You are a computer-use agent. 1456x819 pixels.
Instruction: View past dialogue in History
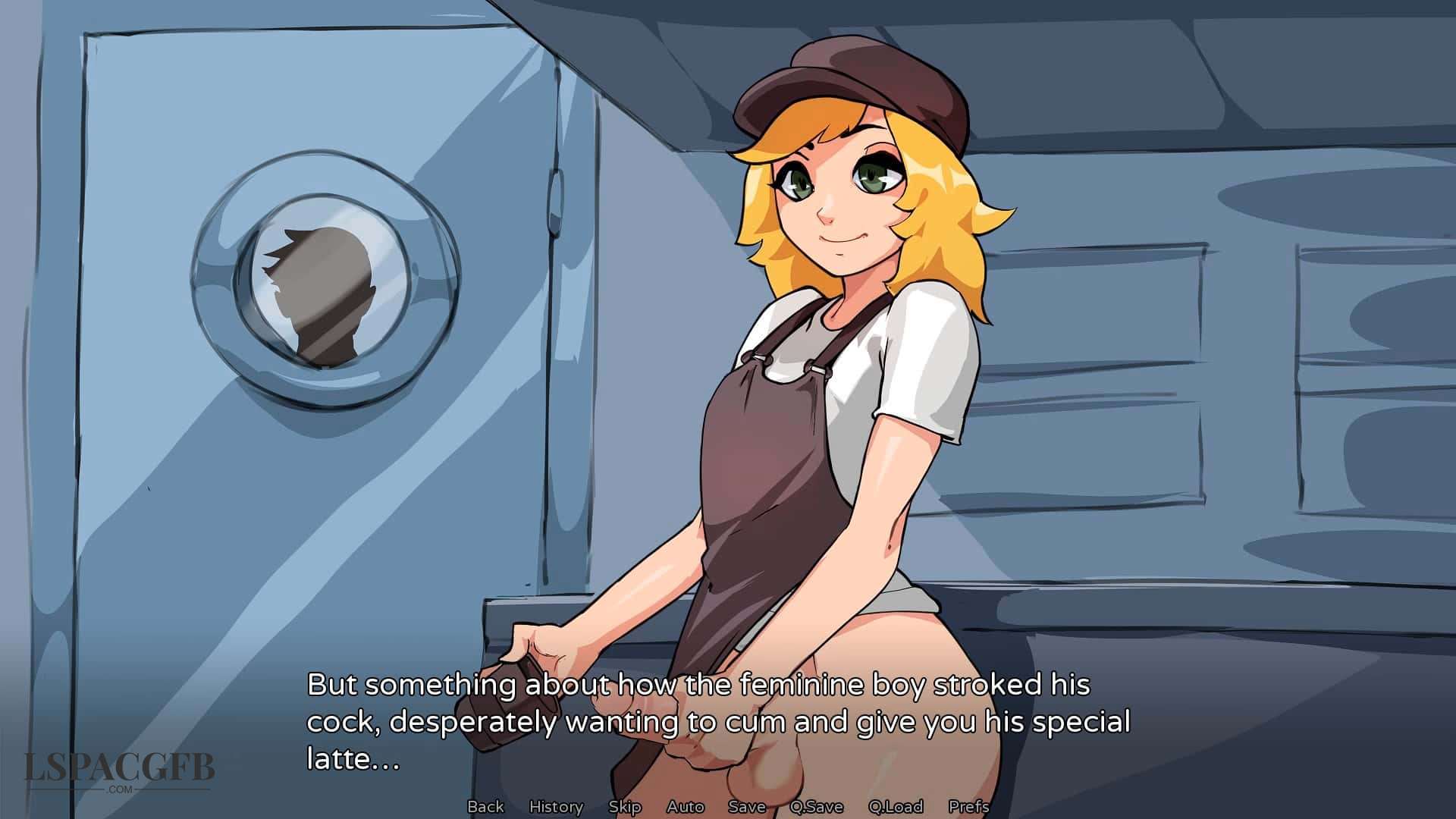pos(556,807)
